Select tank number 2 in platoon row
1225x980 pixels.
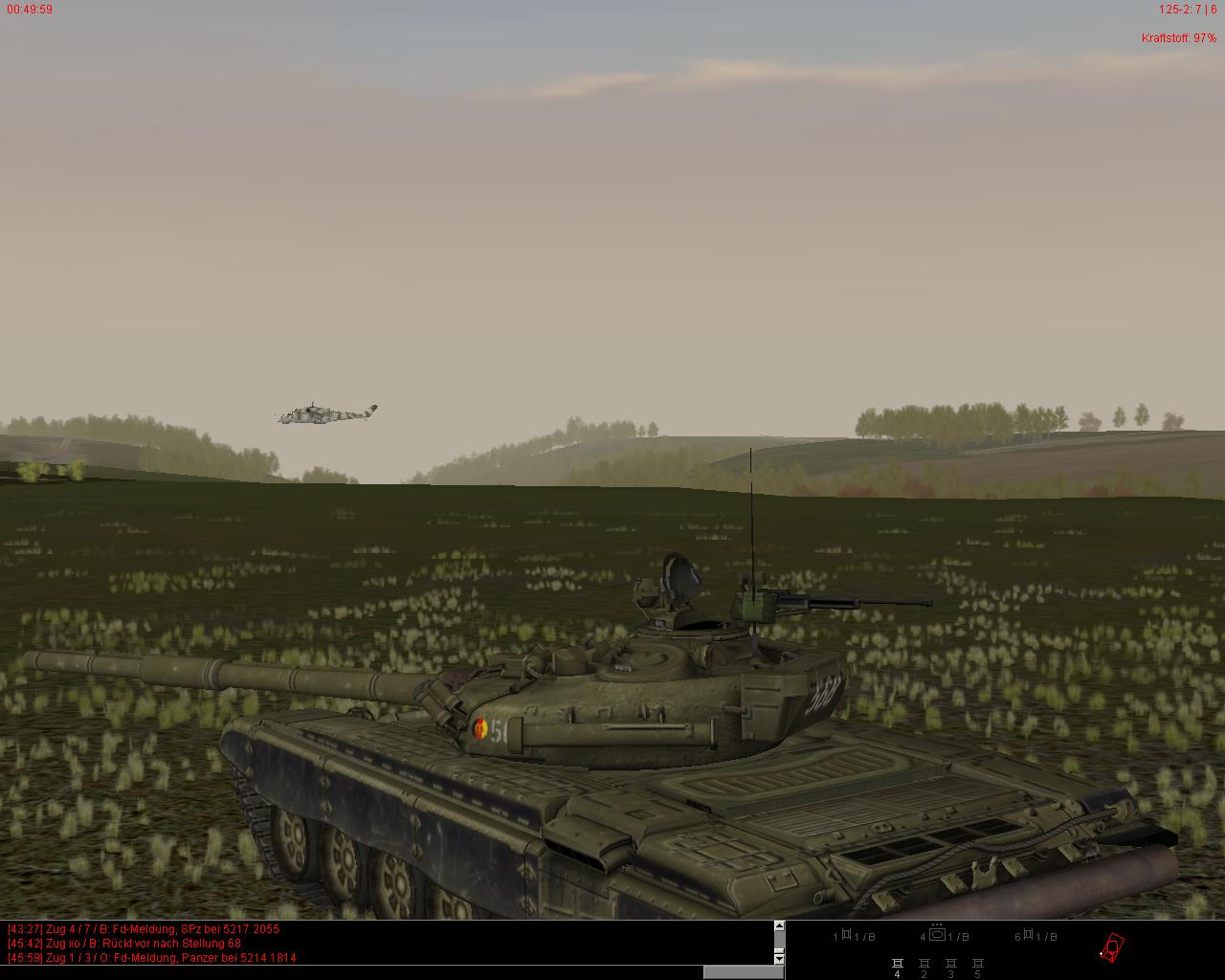[x=924, y=965]
